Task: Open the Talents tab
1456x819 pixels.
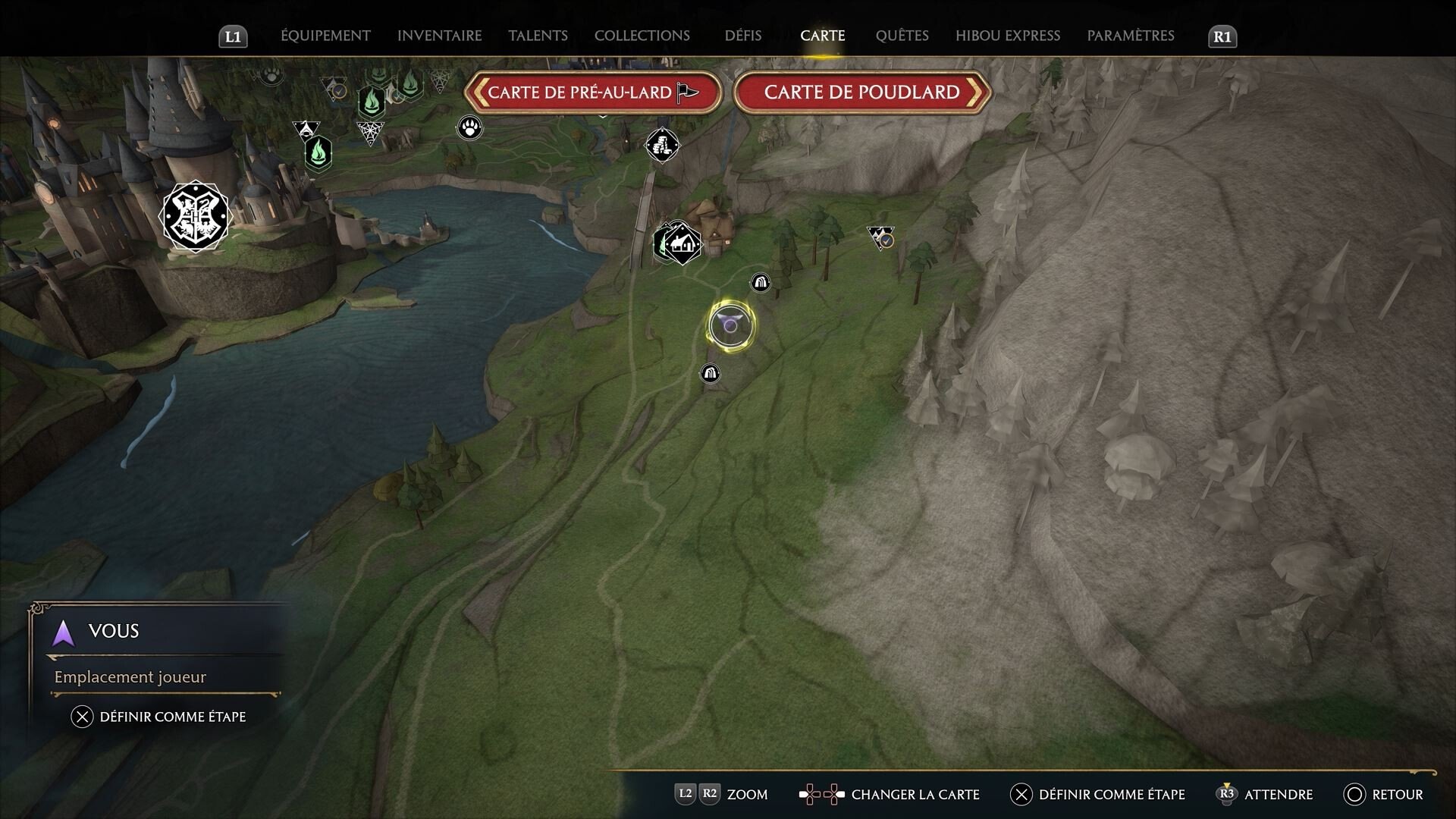Action: coord(538,36)
